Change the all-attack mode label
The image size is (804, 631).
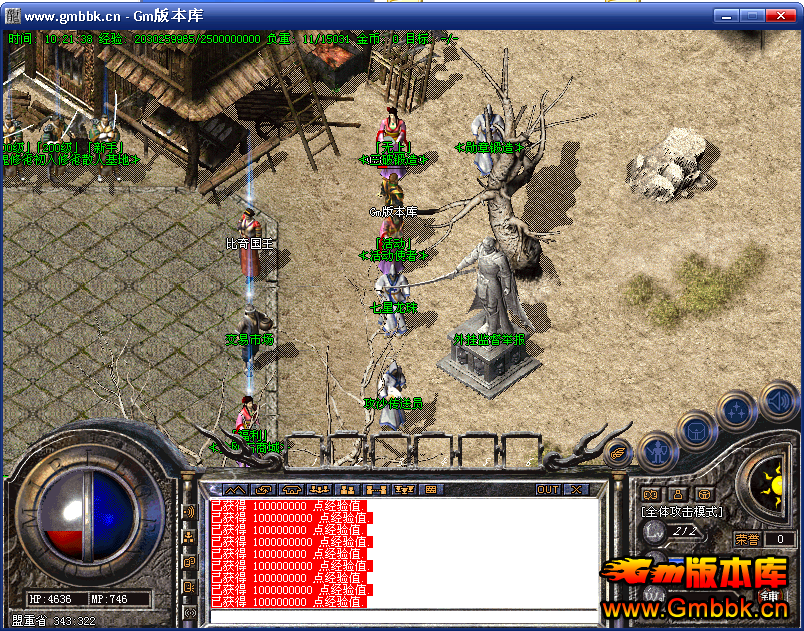681,512
